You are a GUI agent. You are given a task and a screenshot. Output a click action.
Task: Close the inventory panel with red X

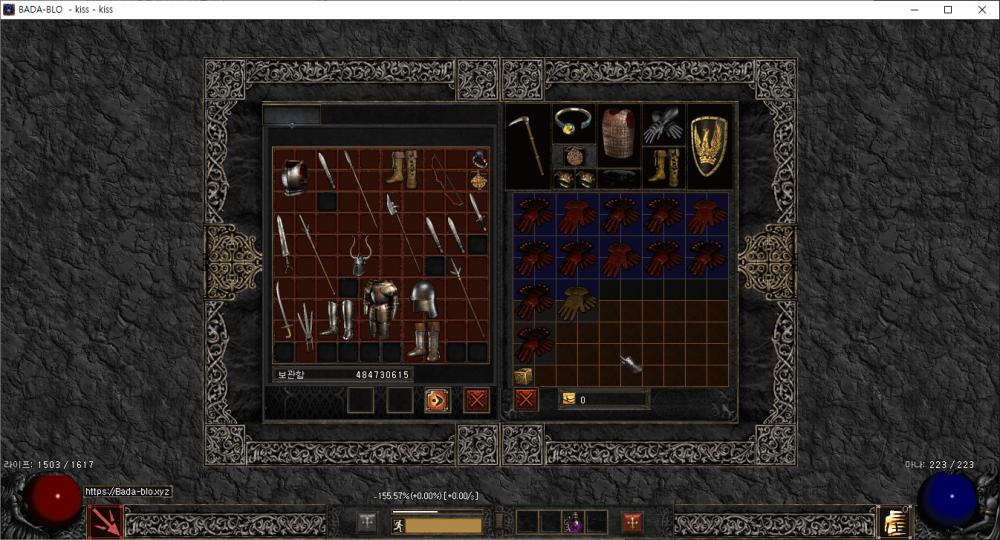526,400
